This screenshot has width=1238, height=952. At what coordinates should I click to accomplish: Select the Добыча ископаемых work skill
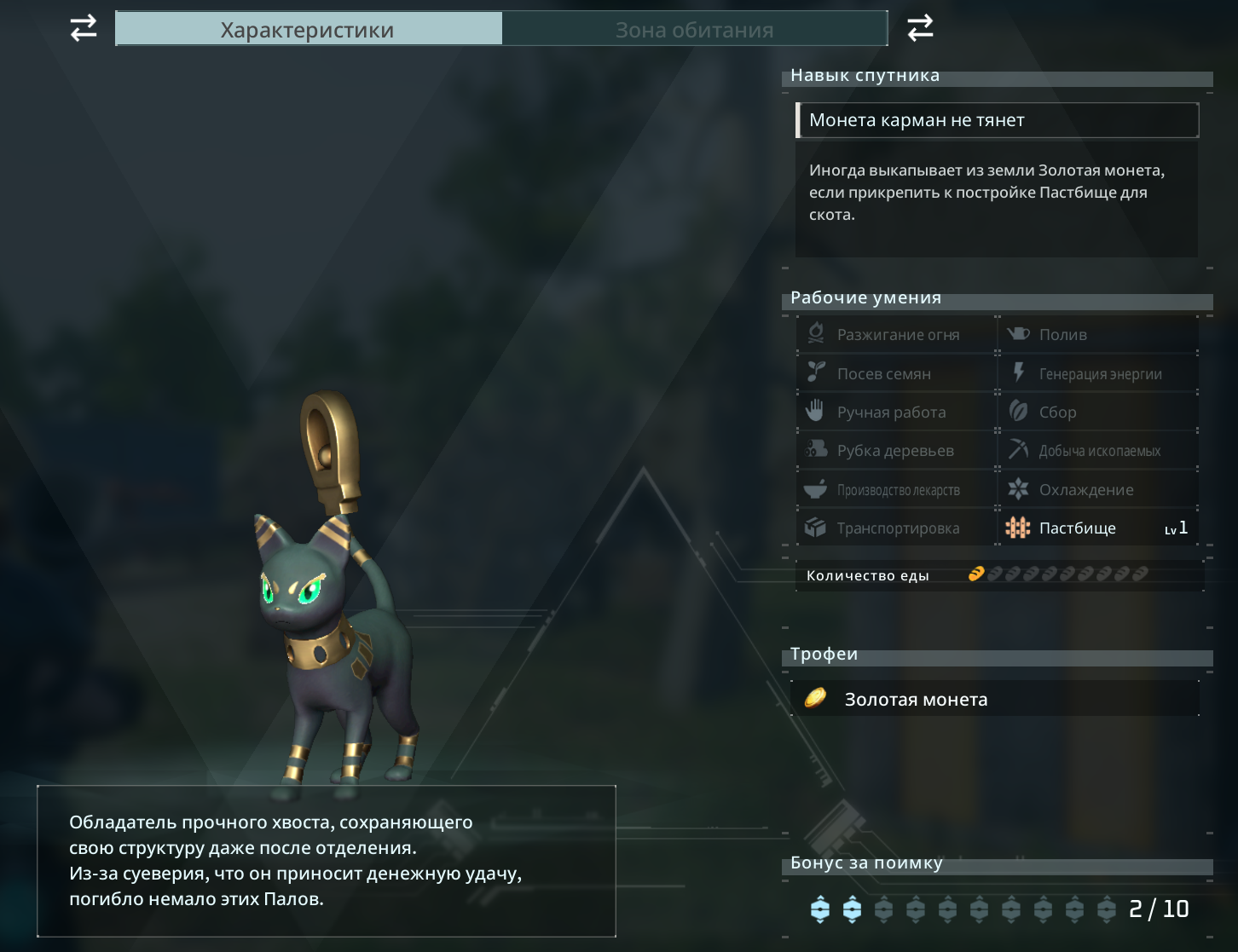click(1097, 451)
